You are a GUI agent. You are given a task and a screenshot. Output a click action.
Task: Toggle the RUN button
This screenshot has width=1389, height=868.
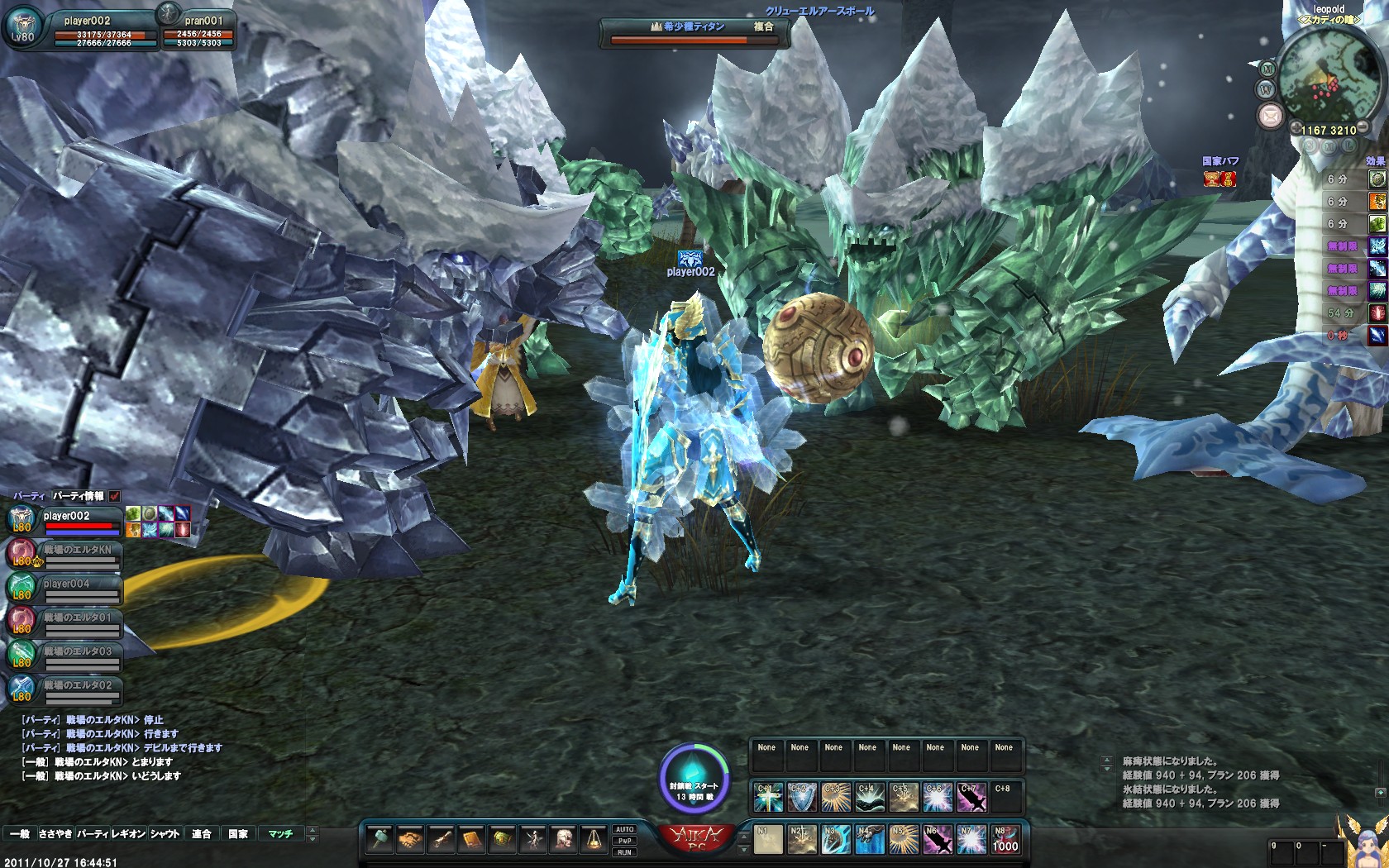(x=624, y=852)
